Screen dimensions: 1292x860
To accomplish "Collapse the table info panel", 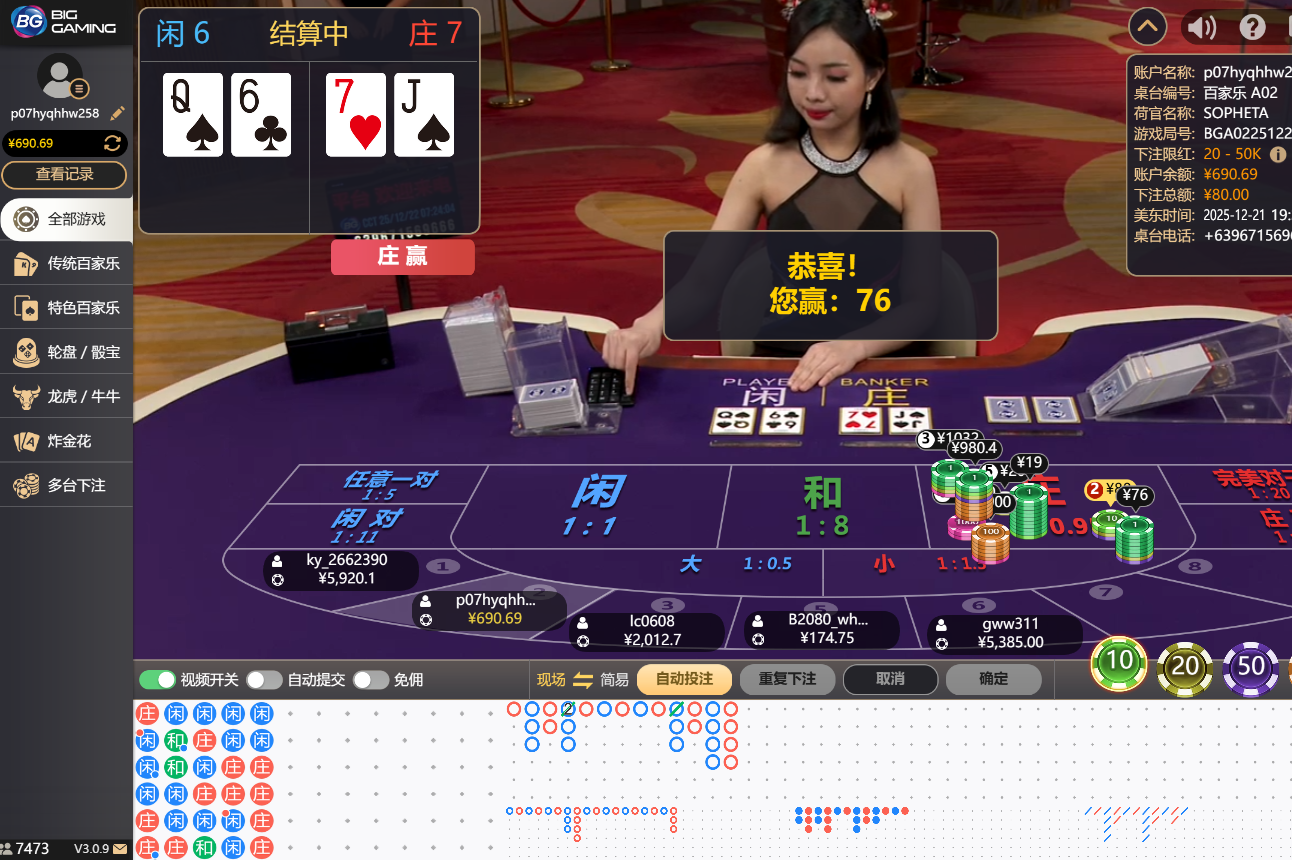I will point(1147,26).
